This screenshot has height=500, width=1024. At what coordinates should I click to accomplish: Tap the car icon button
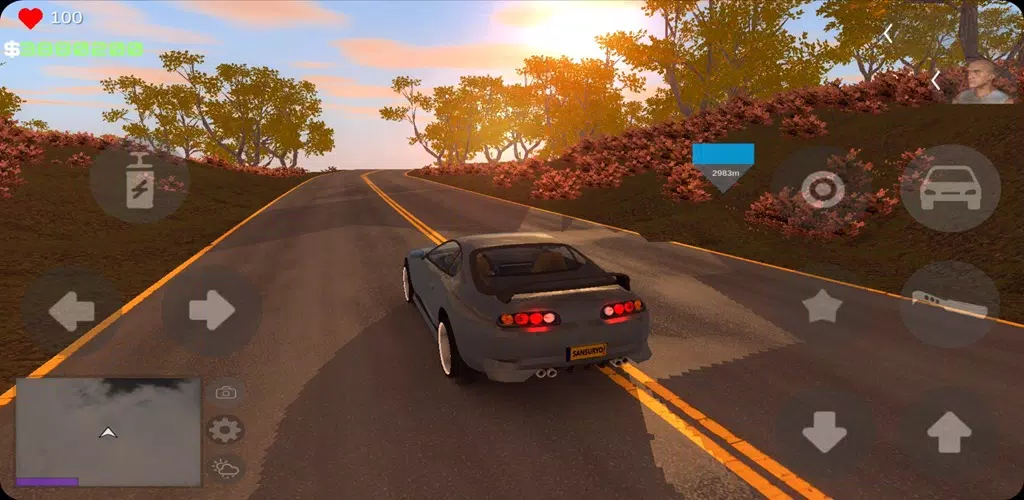pos(949,188)
